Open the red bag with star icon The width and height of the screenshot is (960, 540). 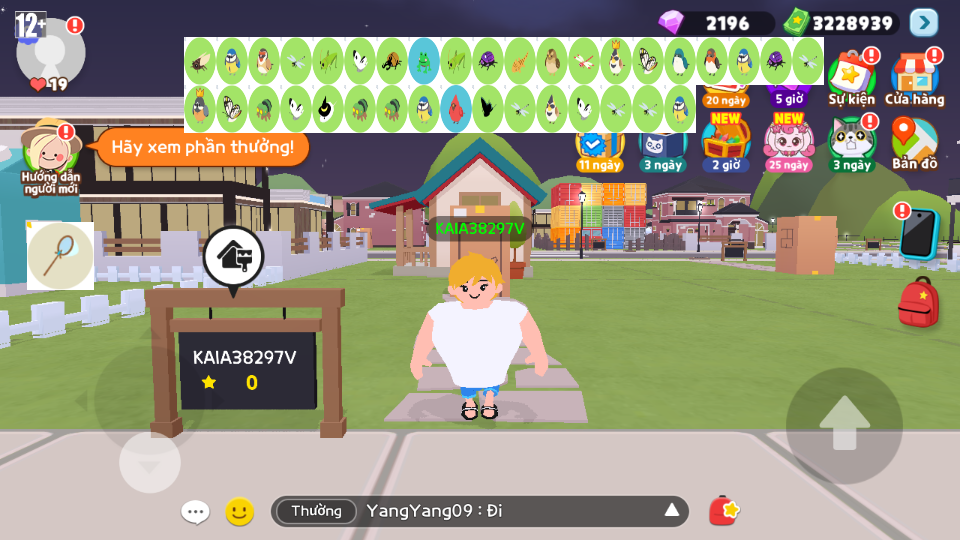click(x=723, y=511)
